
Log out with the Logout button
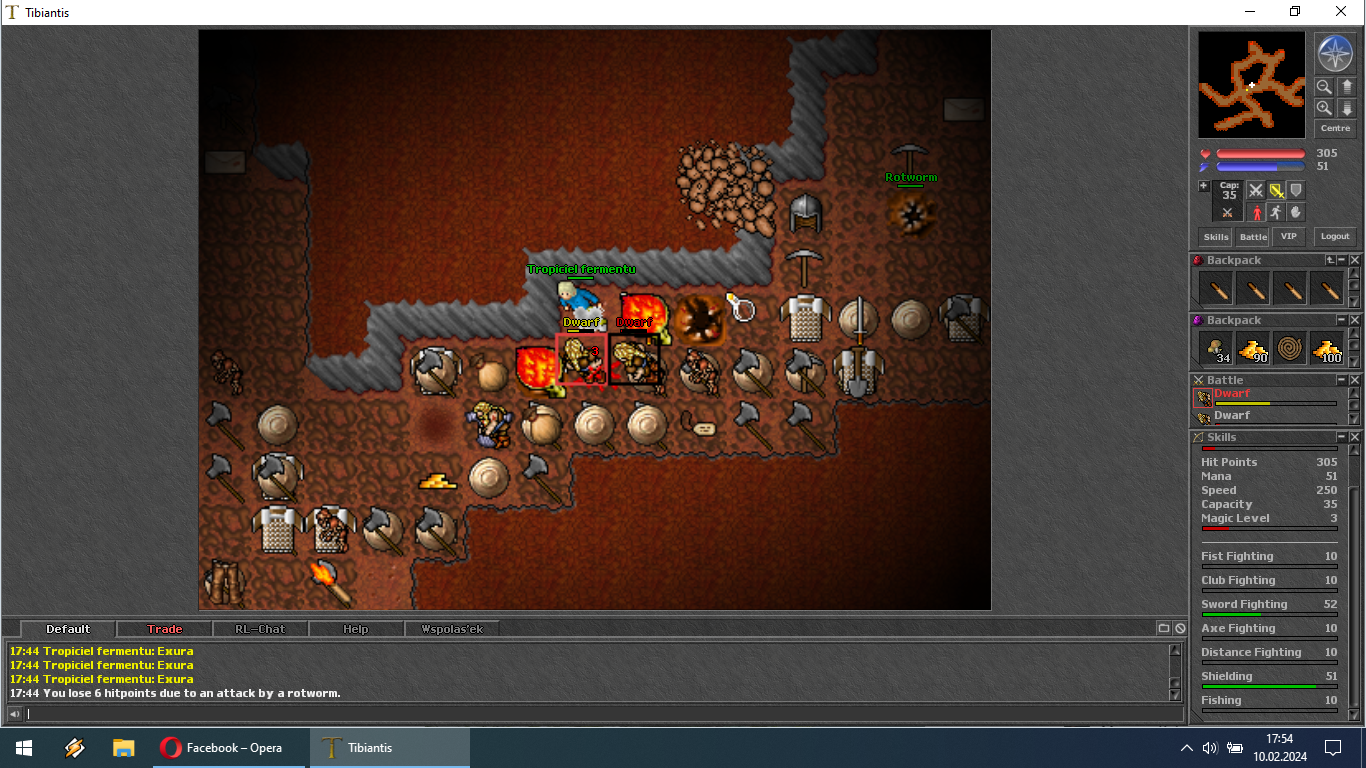pos(1335,237)
